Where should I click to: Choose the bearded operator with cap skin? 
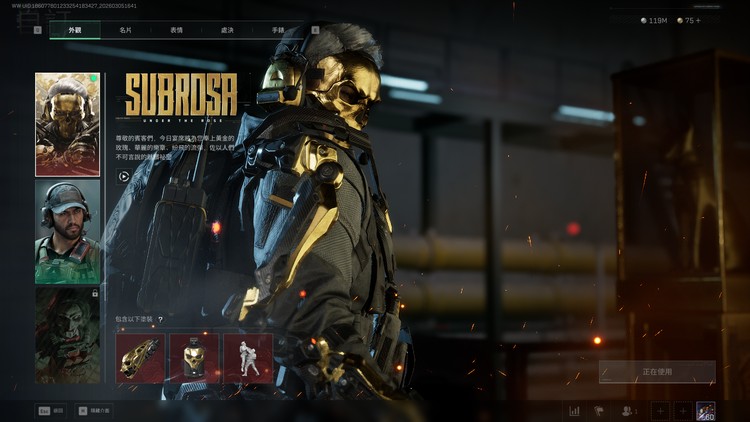pos(68,231)
